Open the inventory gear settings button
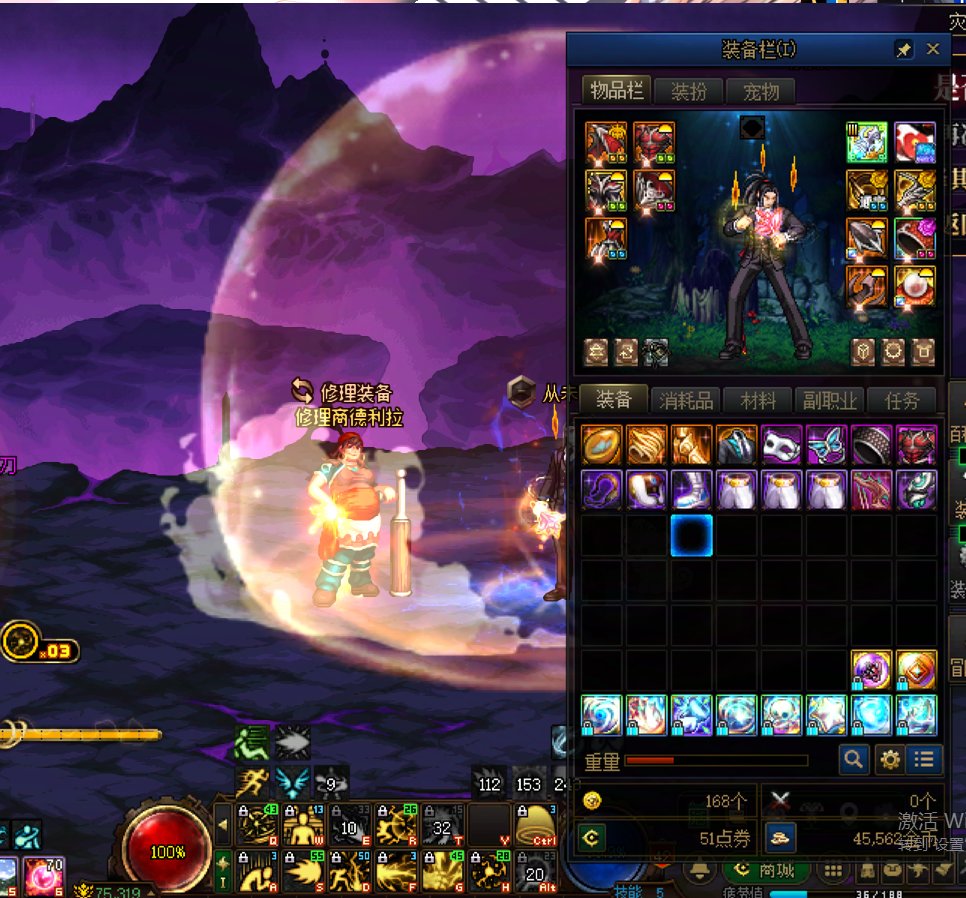Screen dimensions: 966x898 tap(889, 760)
